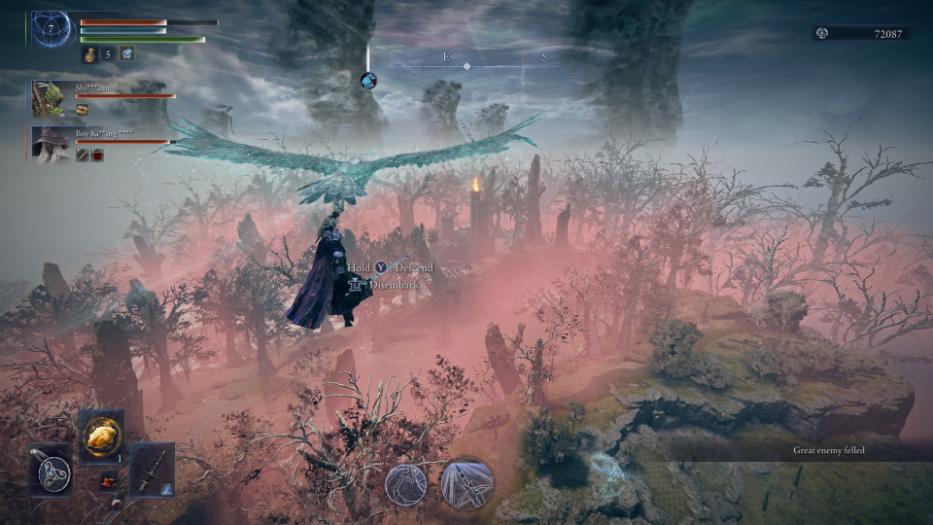The image size is (933, 525).
Task: Select the golden consumable item slot
Action: point(101,434)
